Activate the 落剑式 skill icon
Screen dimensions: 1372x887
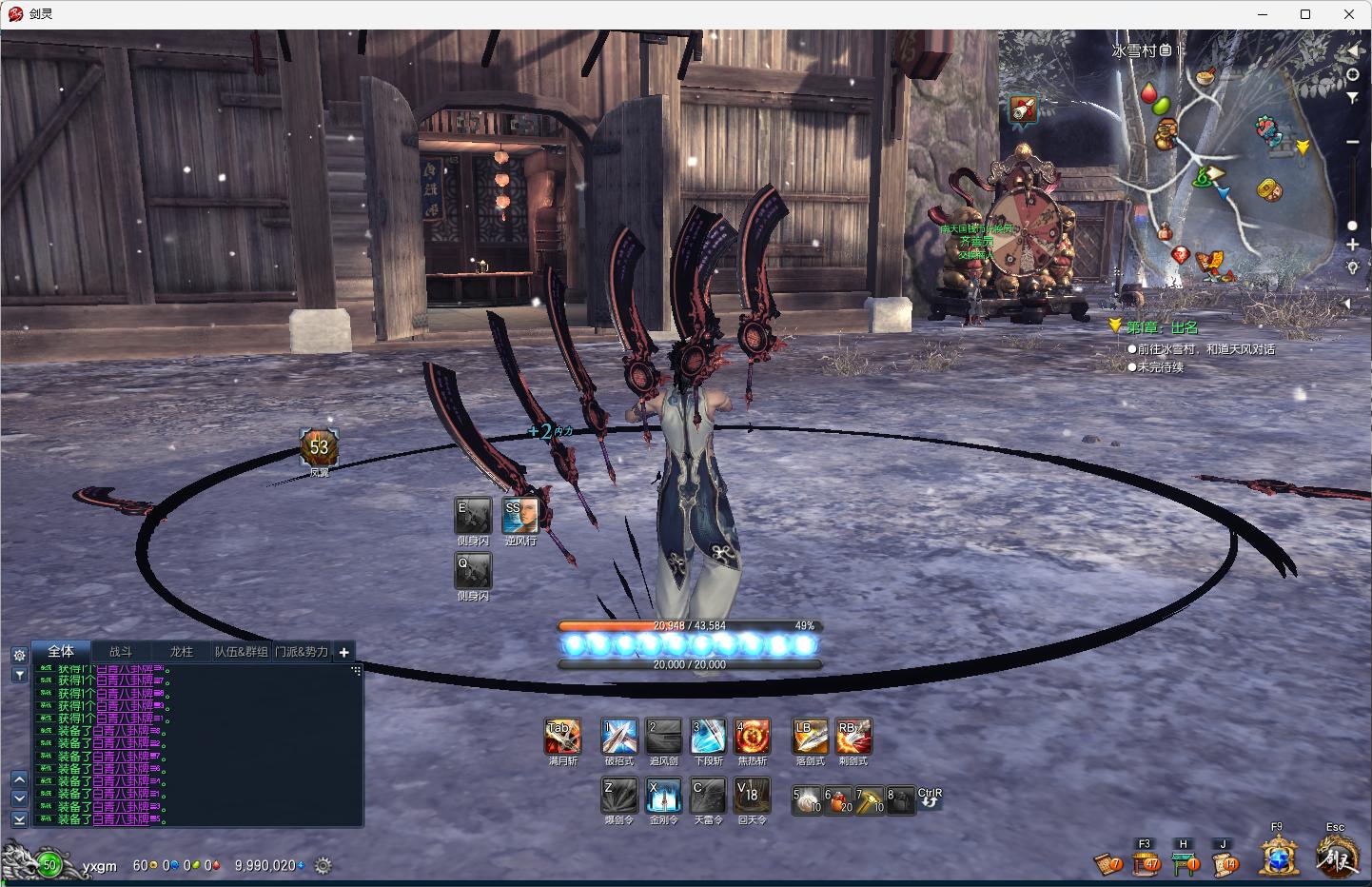coord(810,737)
